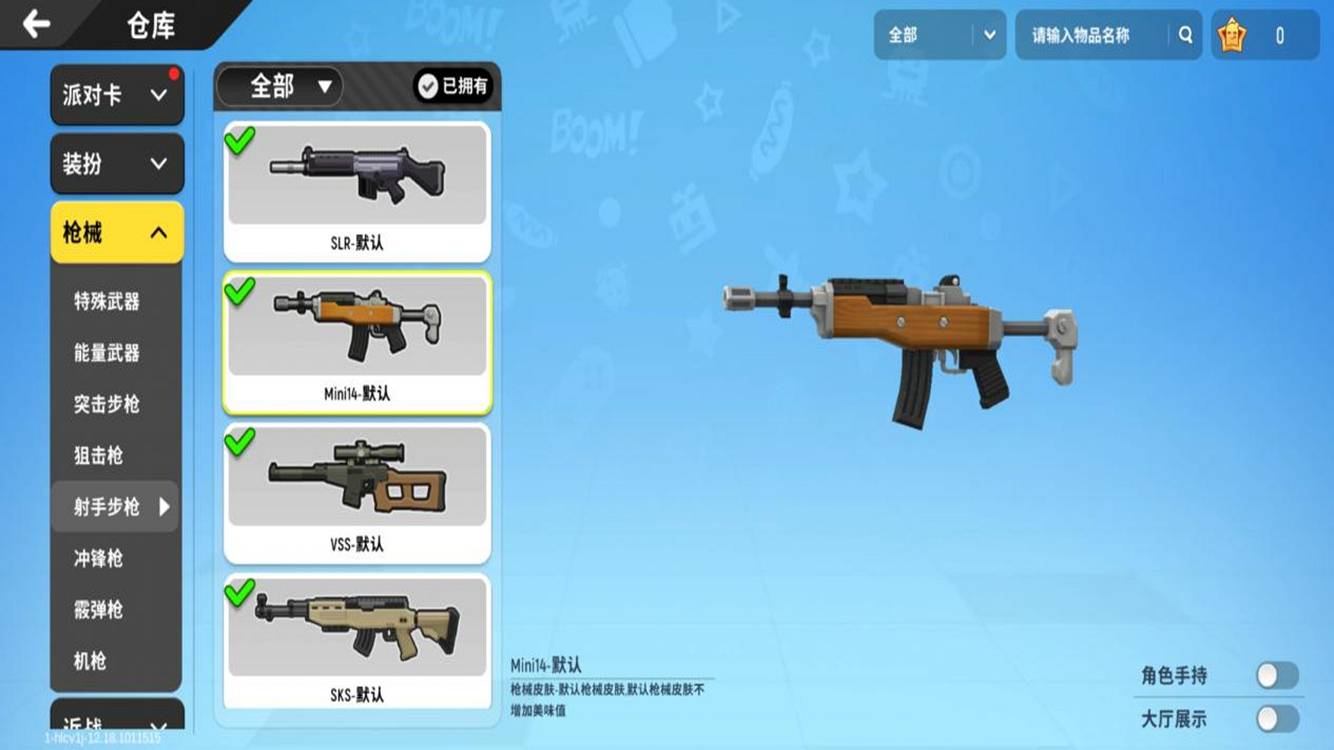Viewport: 1334px width, 750px height.
Task: Expand the 装扮 section
Action: (x=115, y=163)
